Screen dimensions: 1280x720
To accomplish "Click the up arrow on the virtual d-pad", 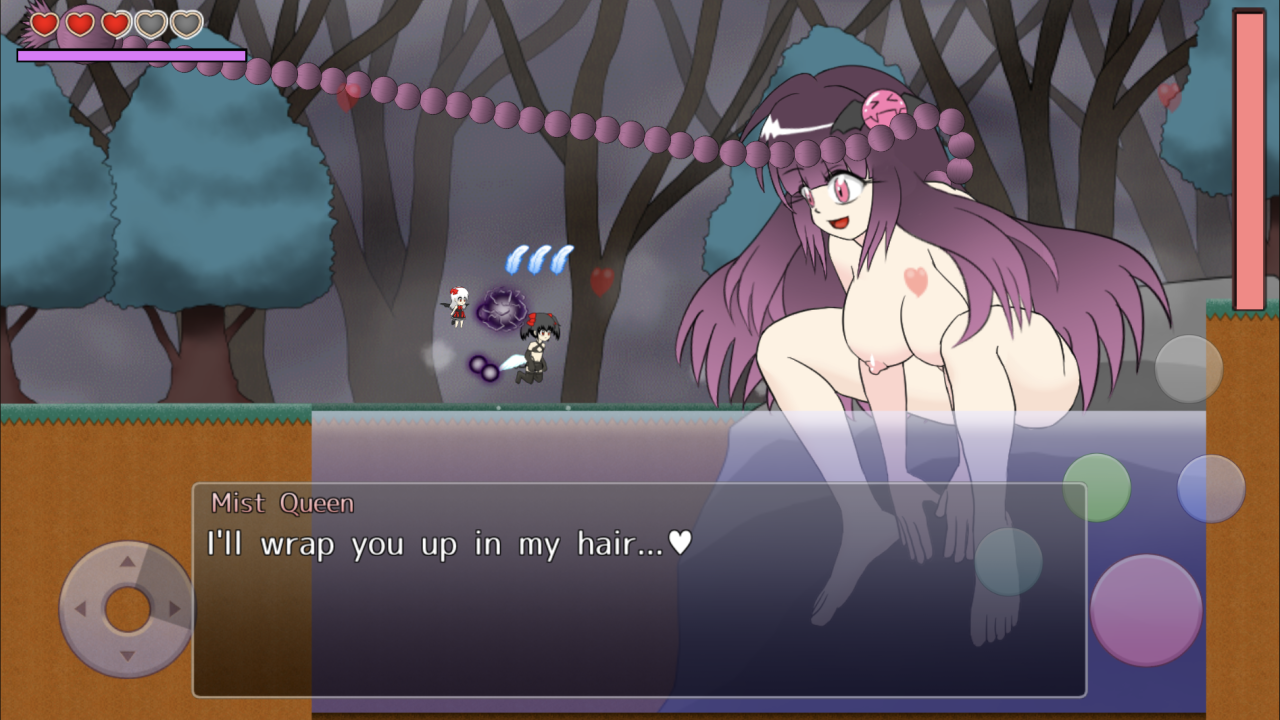I will click(127, 562).
